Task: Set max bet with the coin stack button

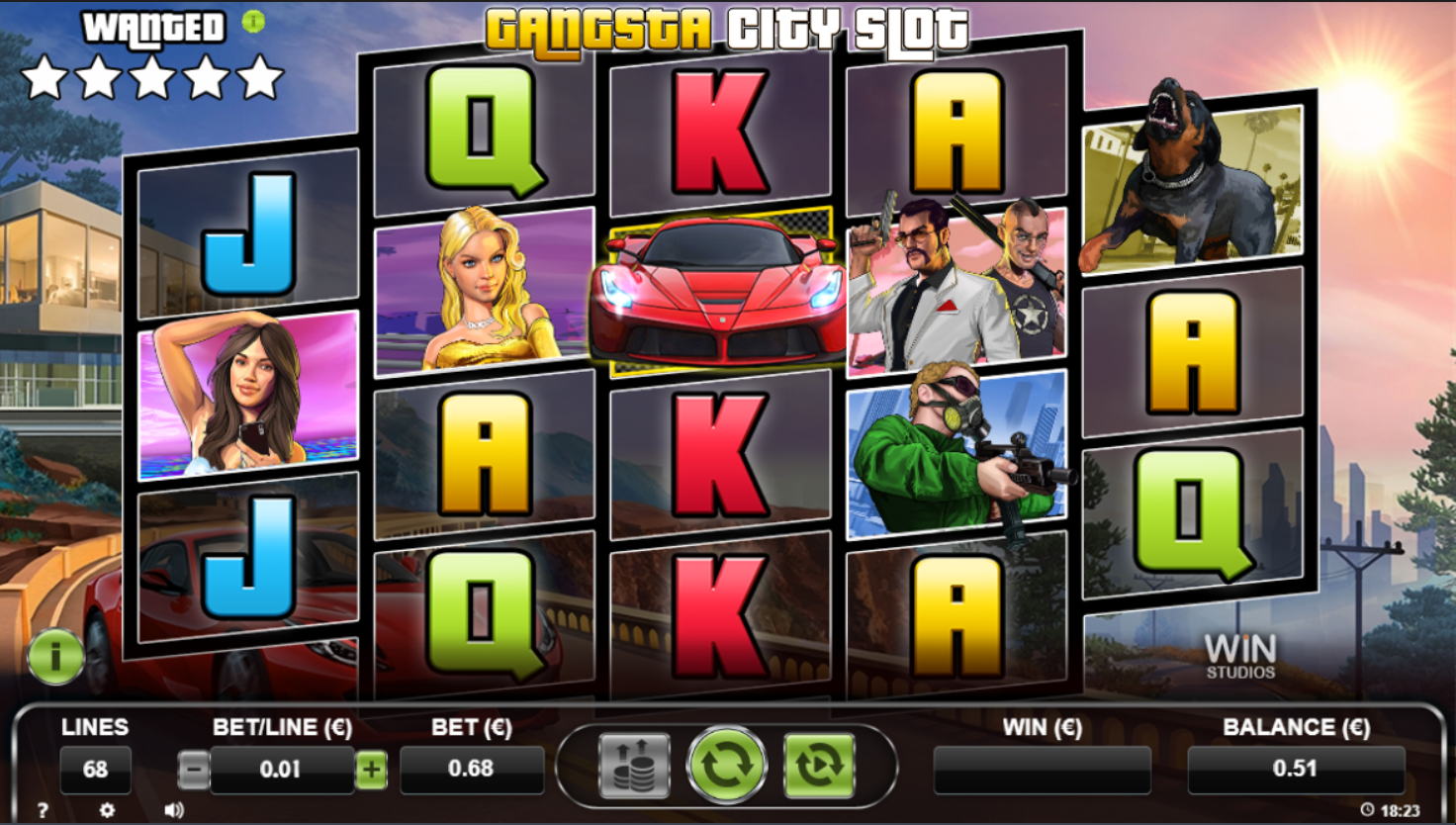Action: point(634,765)
